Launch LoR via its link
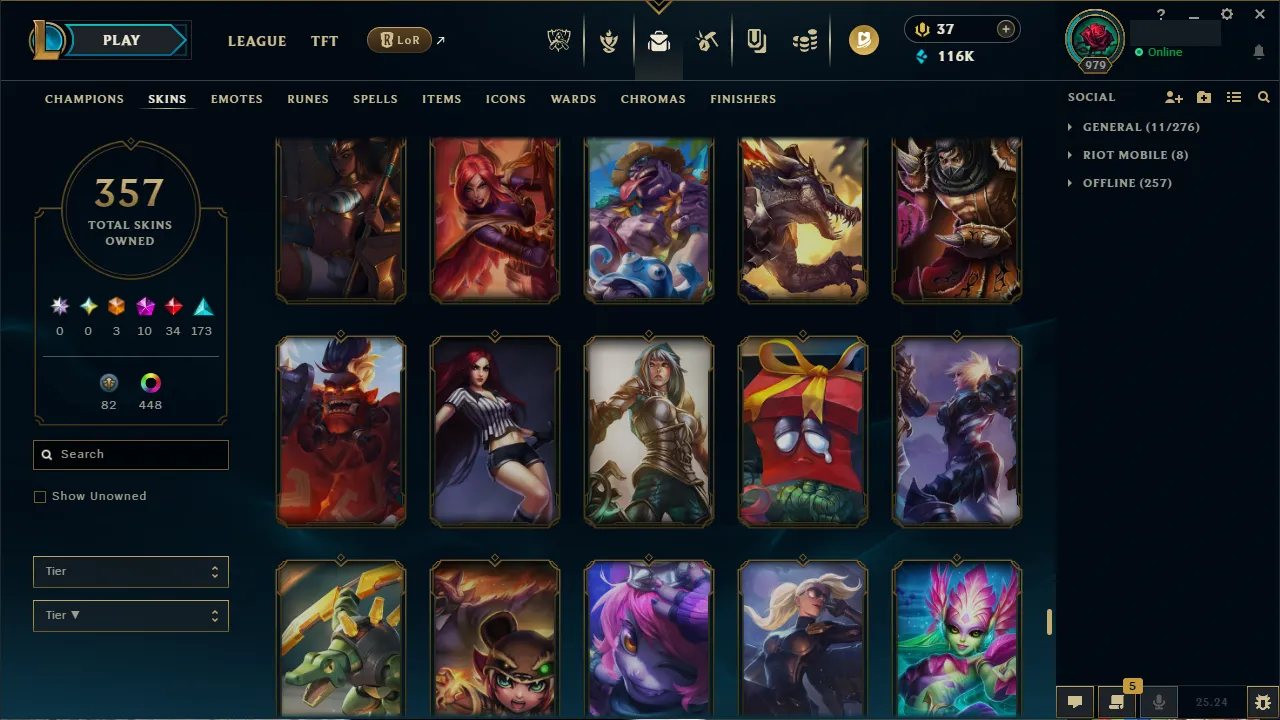 [399, 40]
